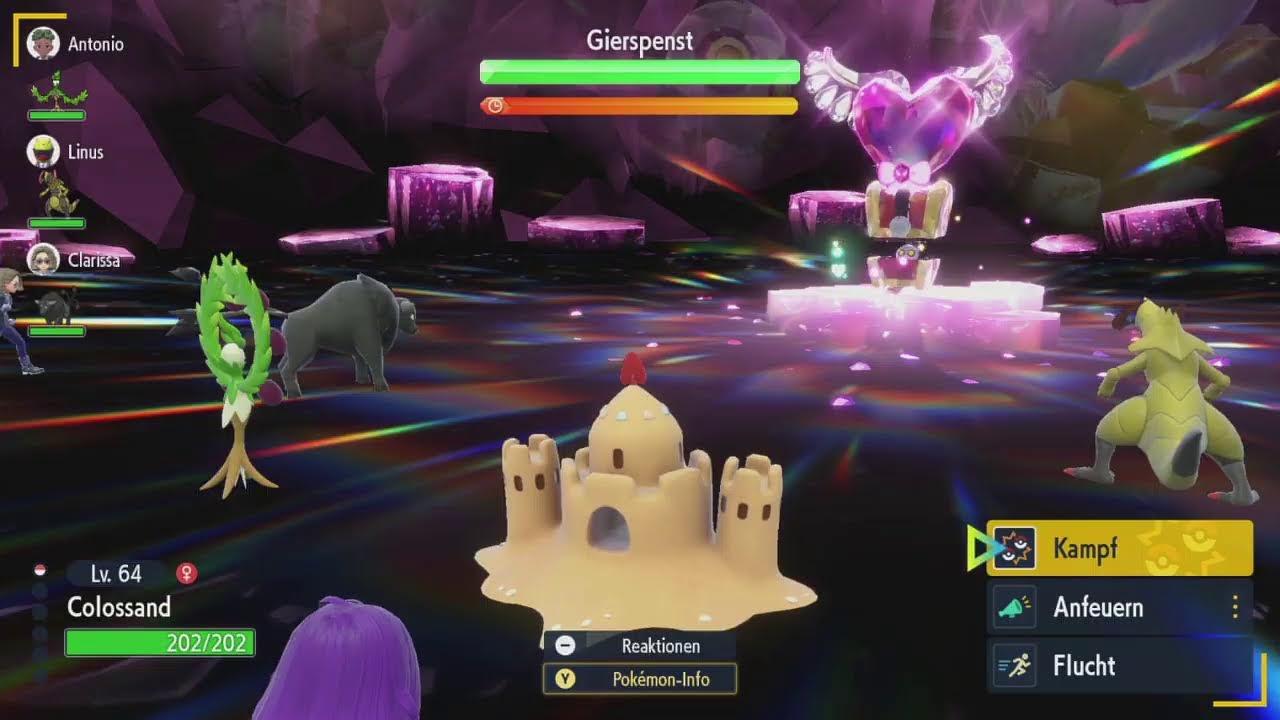Click the Tera crystal icon on the Kampf button
Viewport: 1280px width, 720px height.
pyautogui.click(x=1014, y=546)
